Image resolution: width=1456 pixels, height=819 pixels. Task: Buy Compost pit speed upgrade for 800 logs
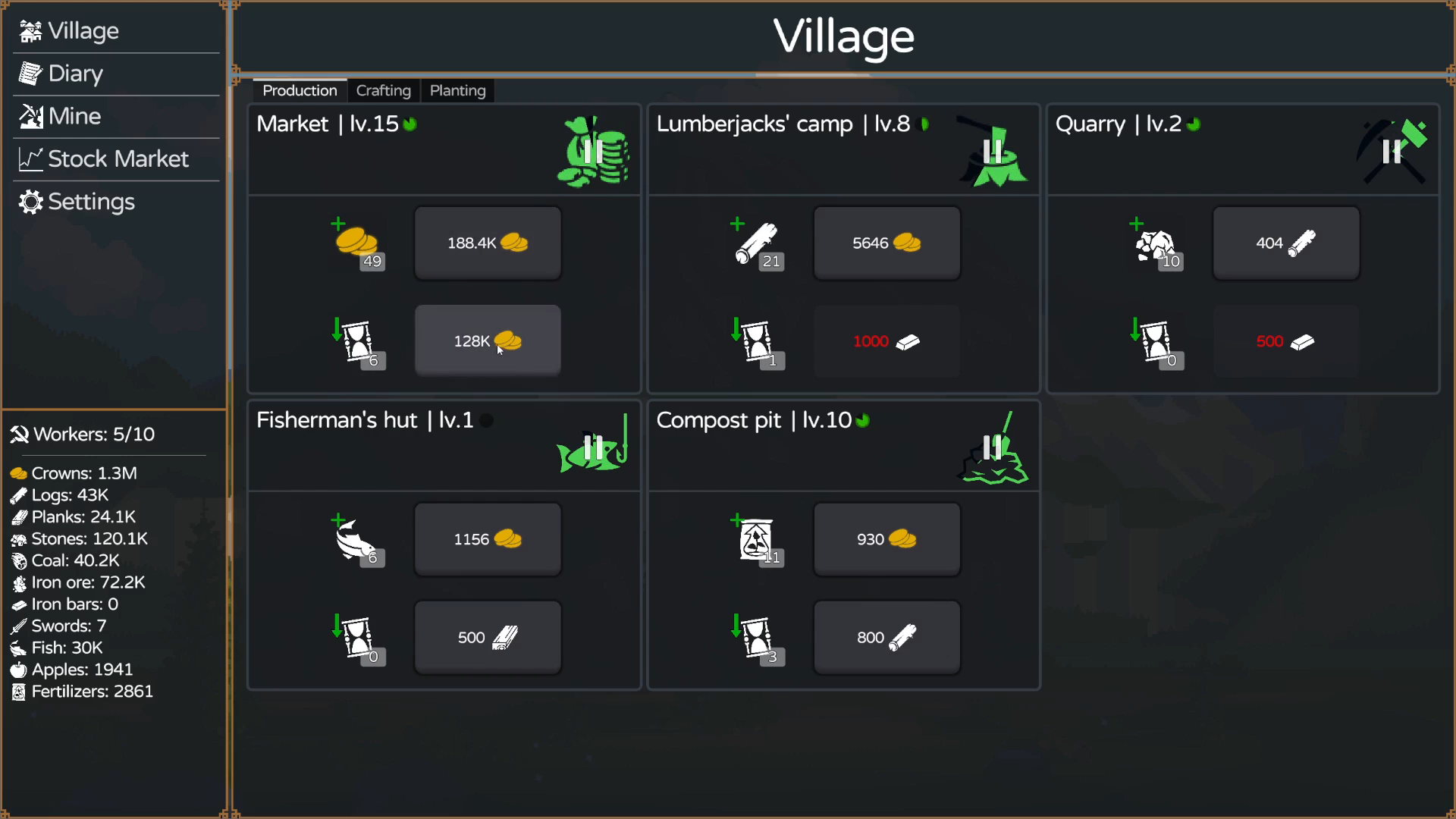click(886, 638)
